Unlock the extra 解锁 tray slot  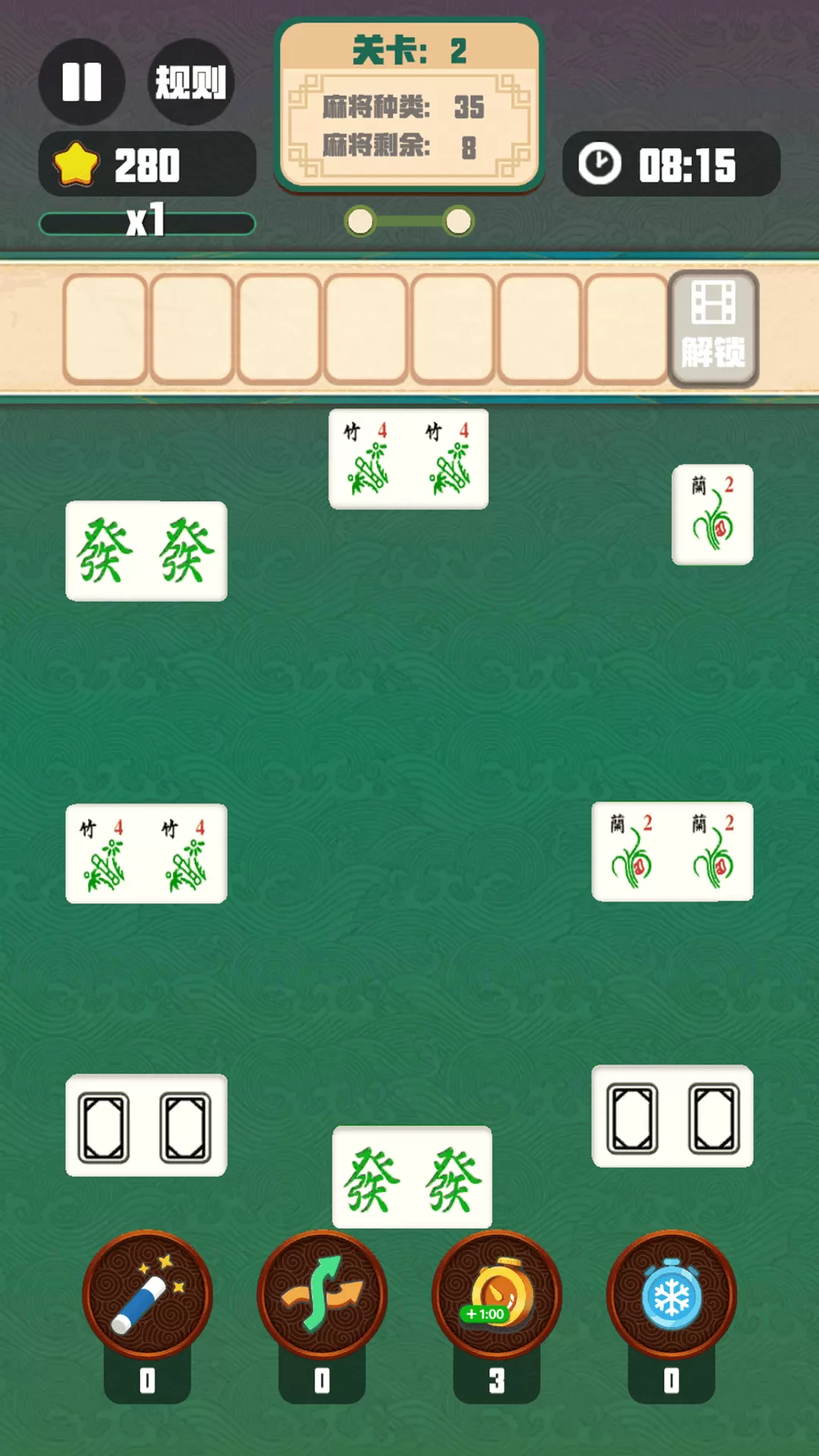[713, 329]
